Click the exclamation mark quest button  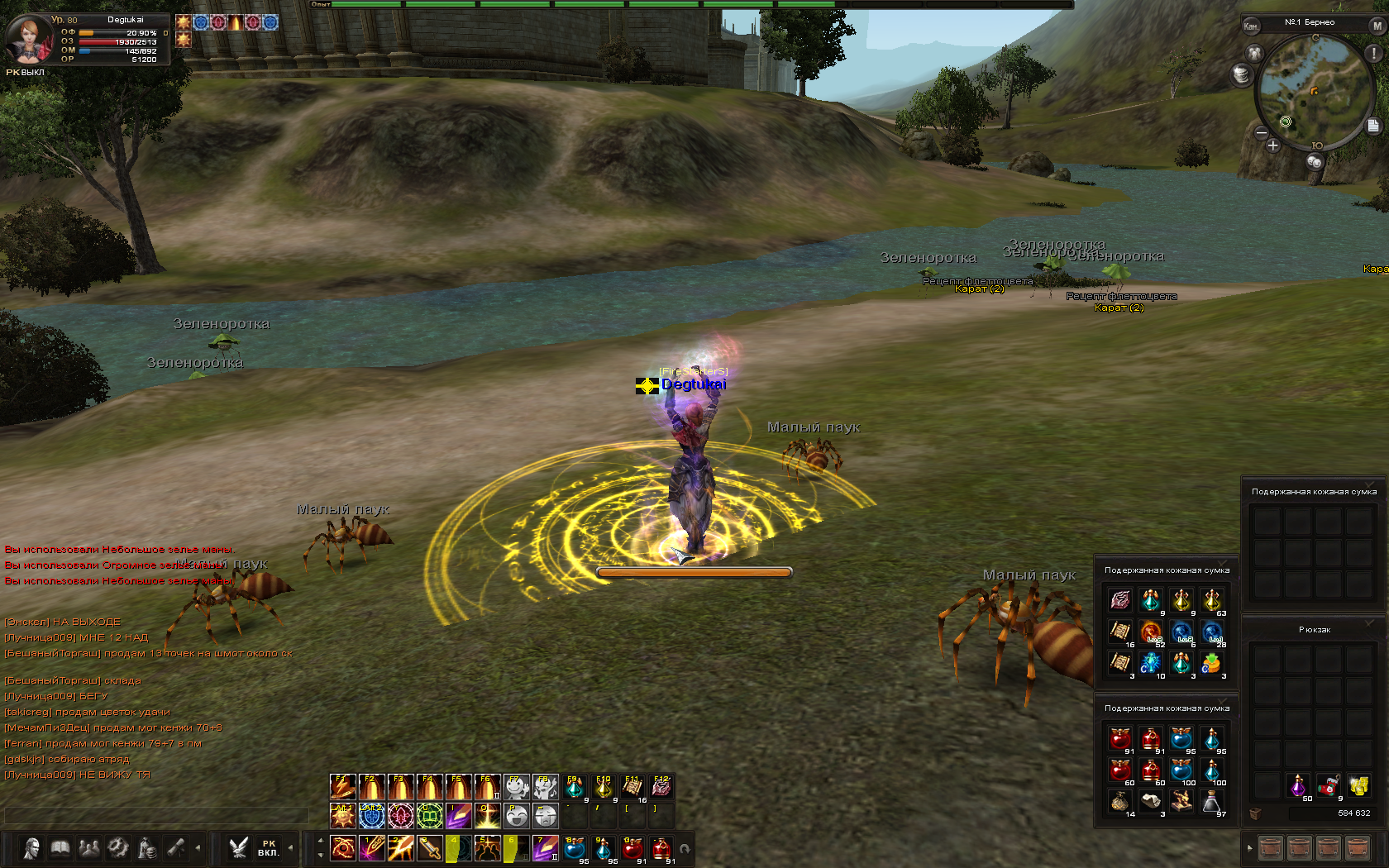pos(1374,53)
